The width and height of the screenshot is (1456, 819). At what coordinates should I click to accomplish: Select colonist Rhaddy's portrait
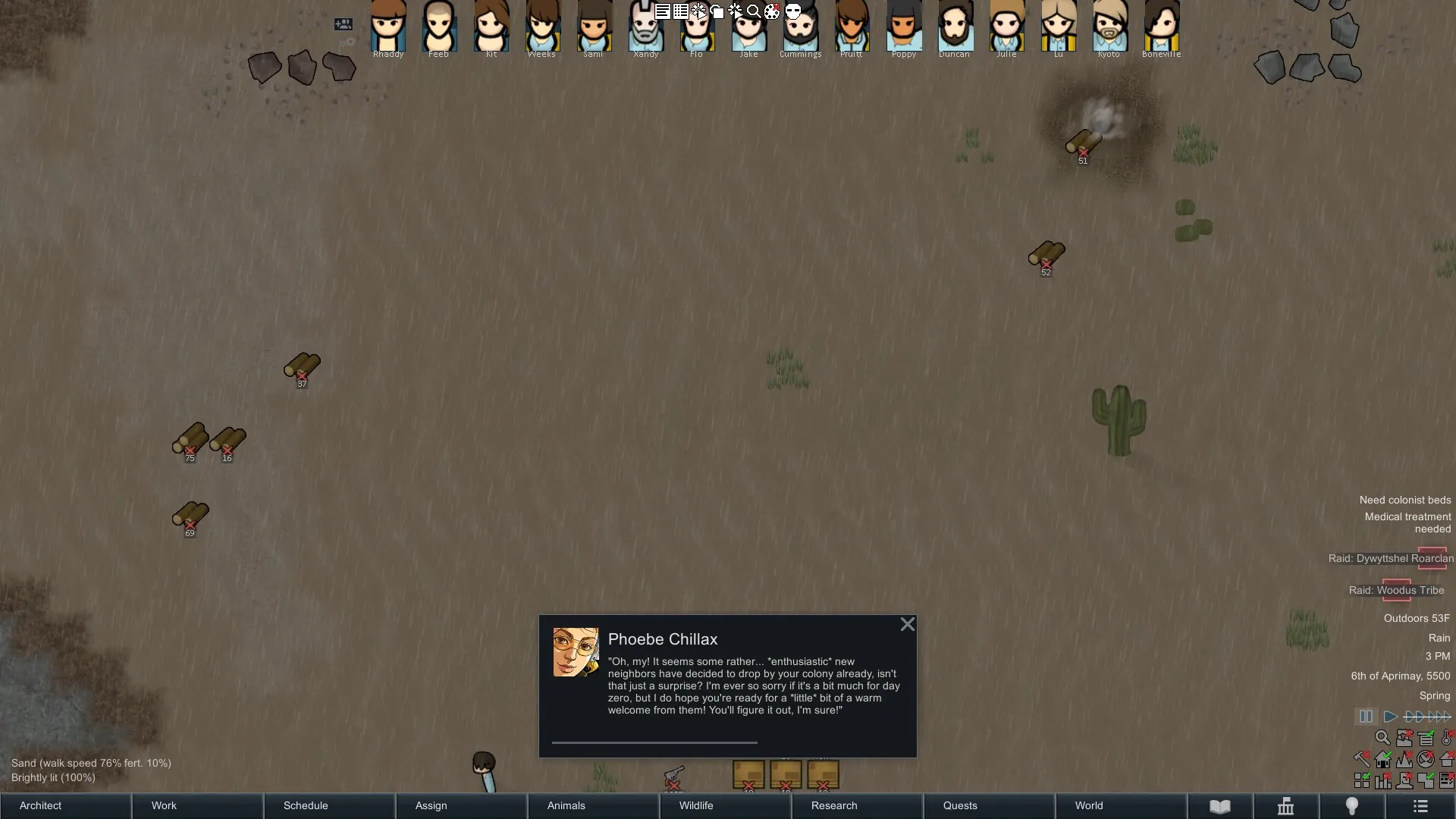pyautogui.click(x=388, y=27)
